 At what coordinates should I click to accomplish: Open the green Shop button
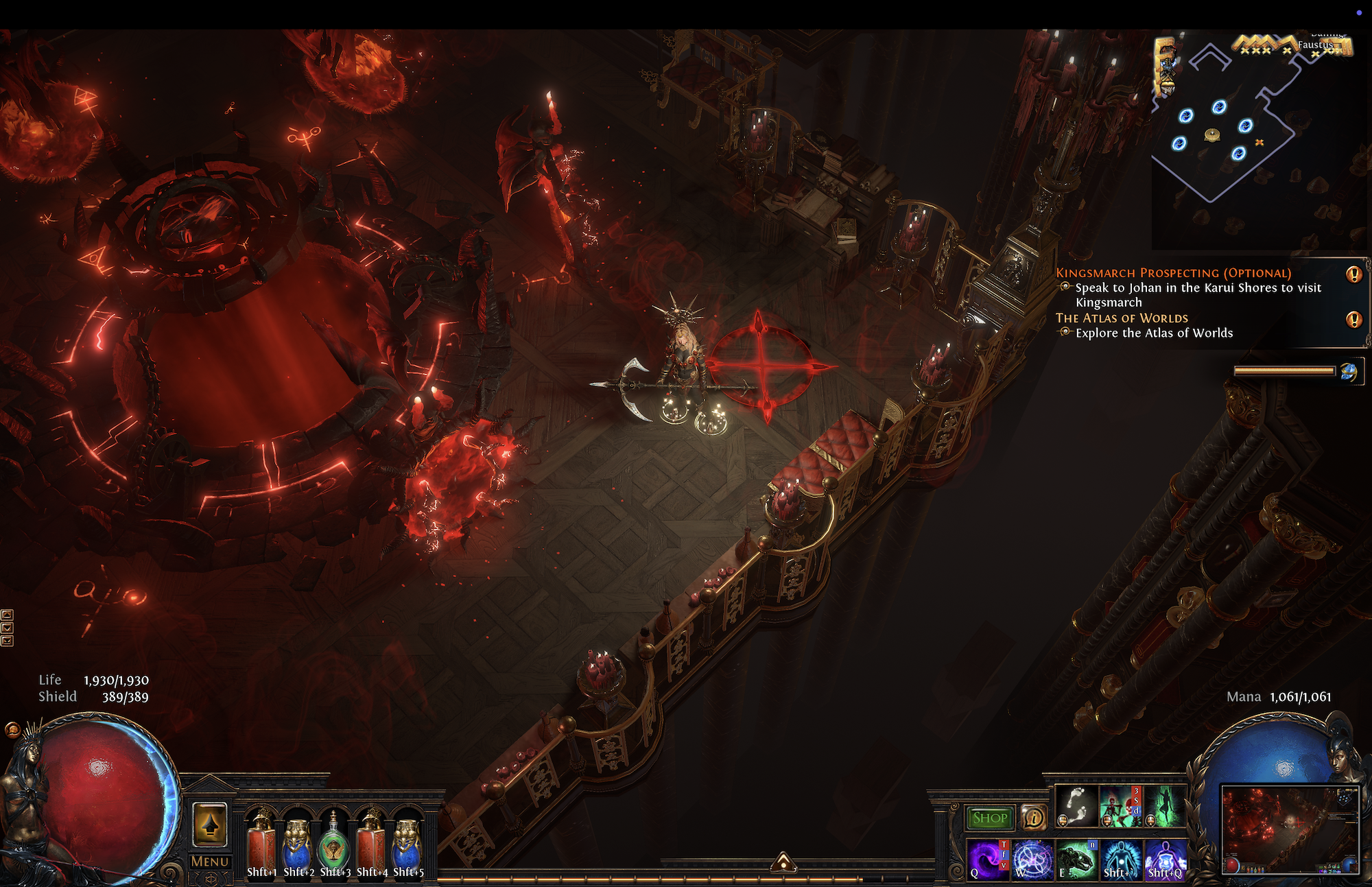[989, 818]
